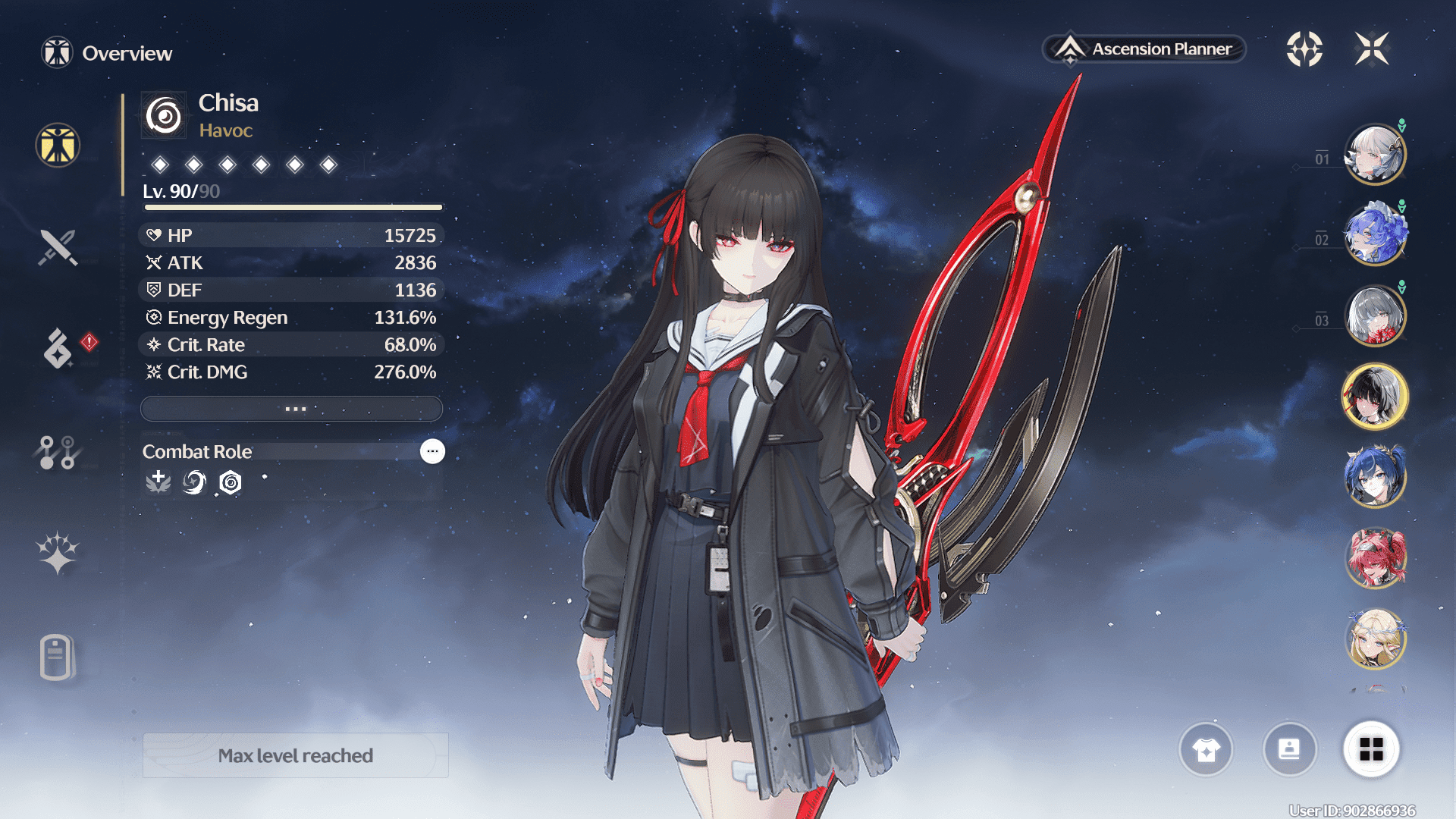The image size is (1456, 819).
Task: Select the dark-blue twin-tail character portrait
Action: 1375,478
